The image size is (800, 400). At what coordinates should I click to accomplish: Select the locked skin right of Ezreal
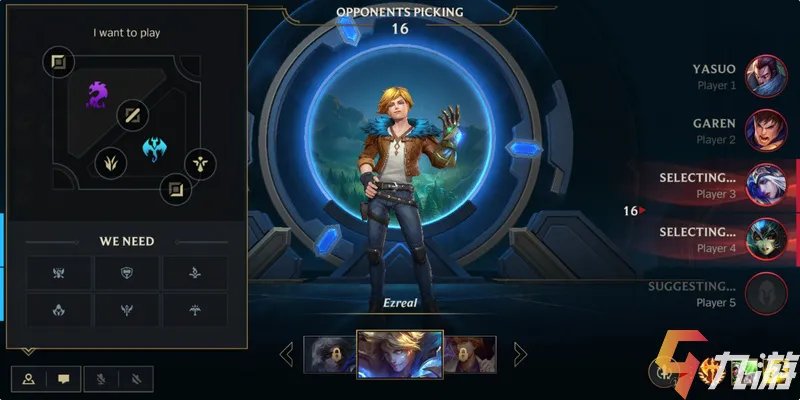[470, 354]
